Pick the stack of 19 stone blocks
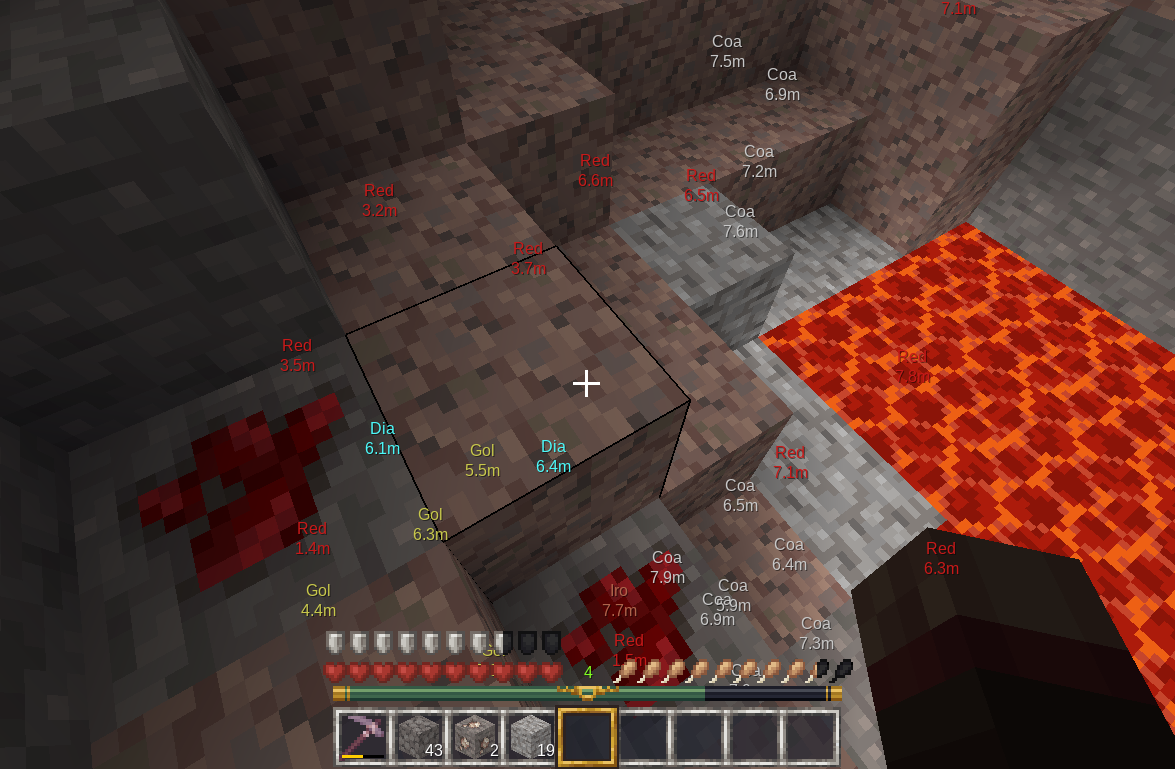Screen dimensions: 1175x769 [x=531, y=737]
